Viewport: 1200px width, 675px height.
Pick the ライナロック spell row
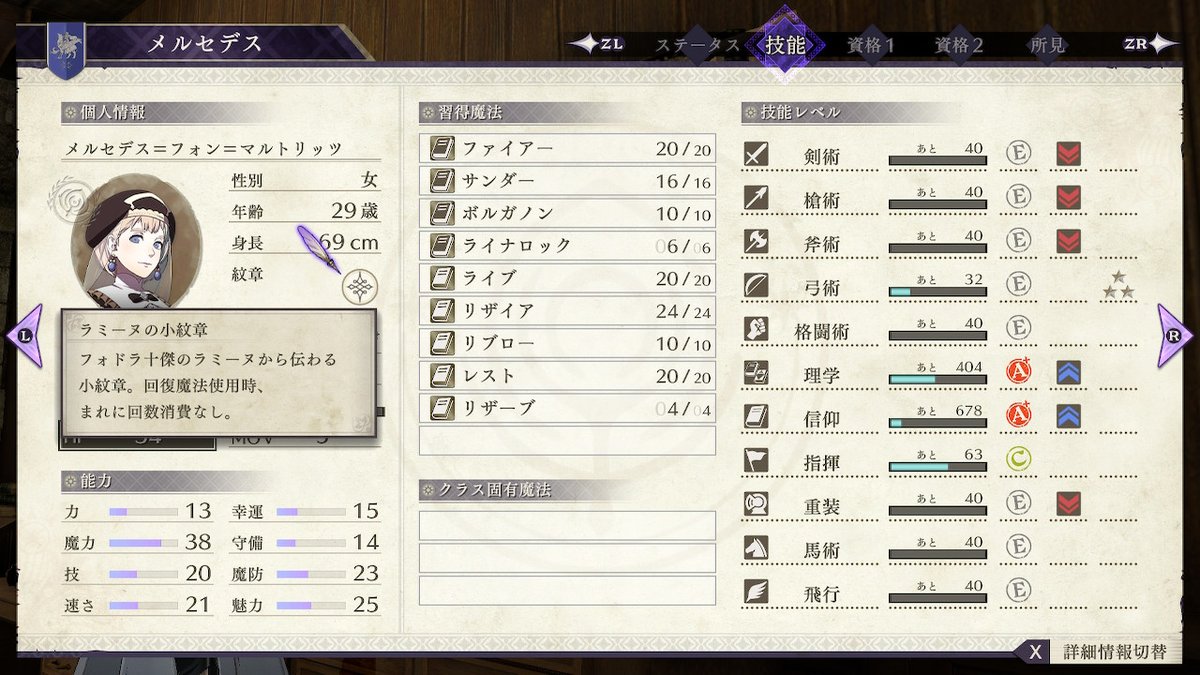(567, 246)
